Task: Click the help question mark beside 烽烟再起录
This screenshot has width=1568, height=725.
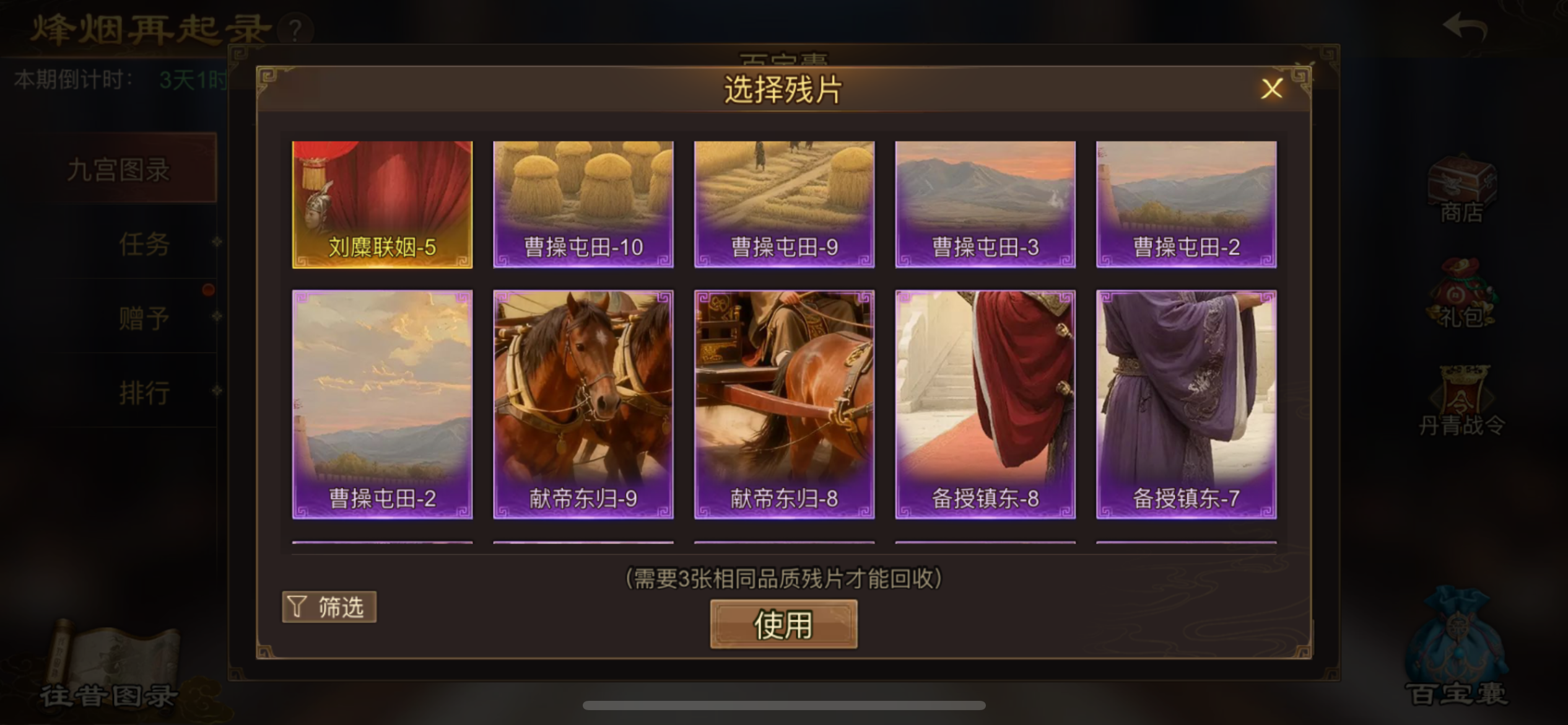Action: (x=295, y=30)
